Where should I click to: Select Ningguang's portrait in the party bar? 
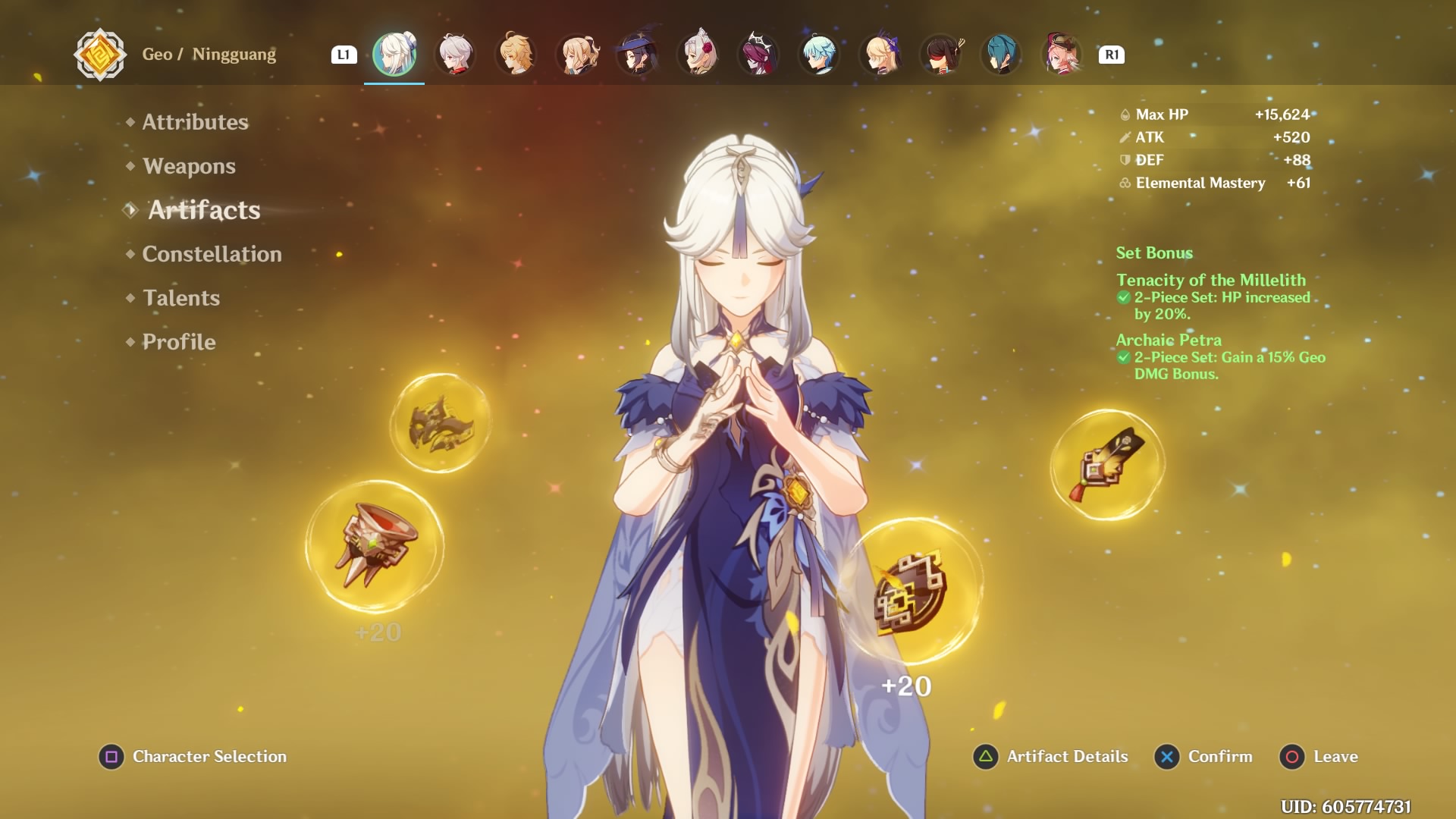tap(394, 55)
